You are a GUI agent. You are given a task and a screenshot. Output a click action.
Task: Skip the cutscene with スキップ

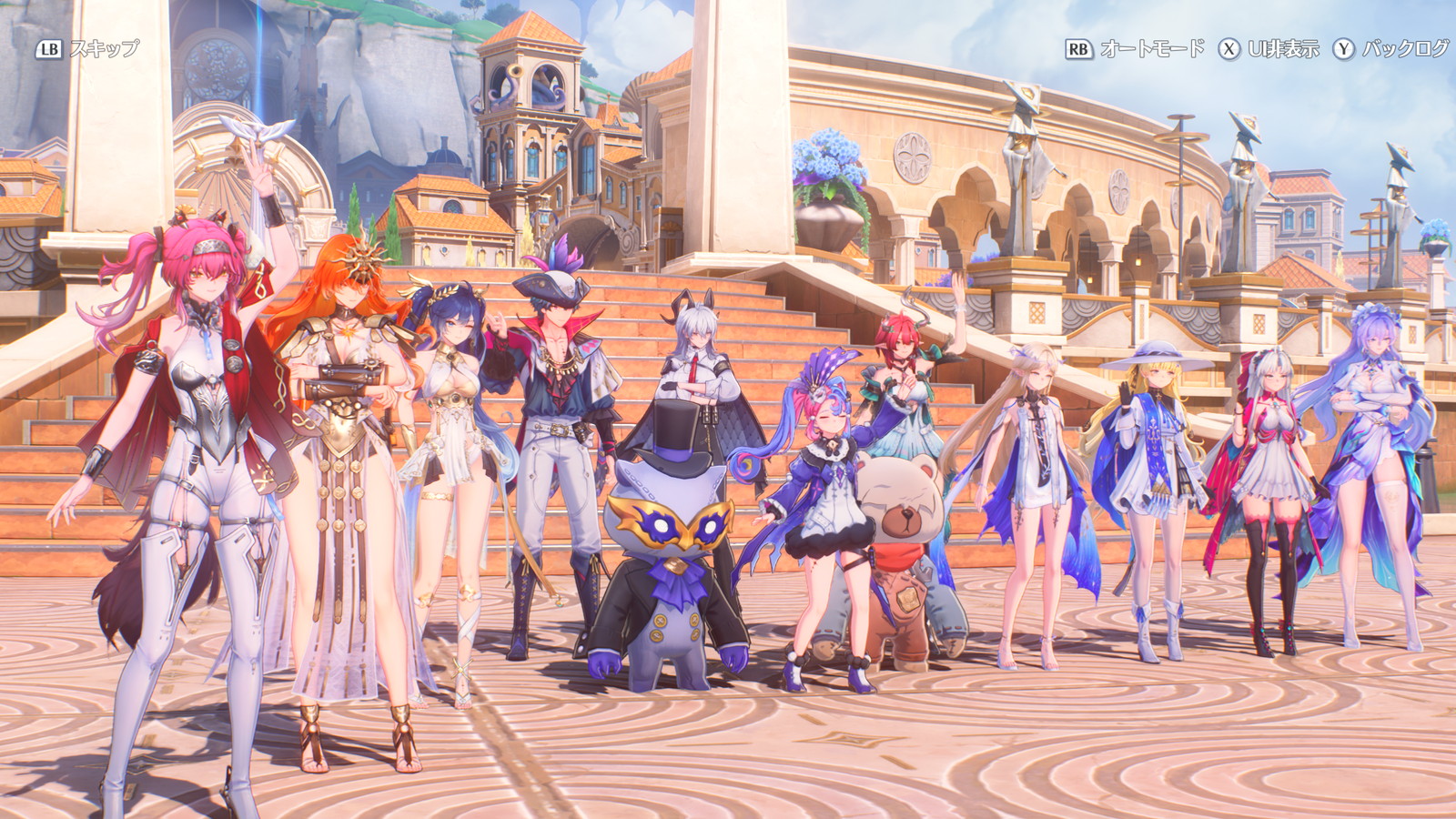point(88,49)
